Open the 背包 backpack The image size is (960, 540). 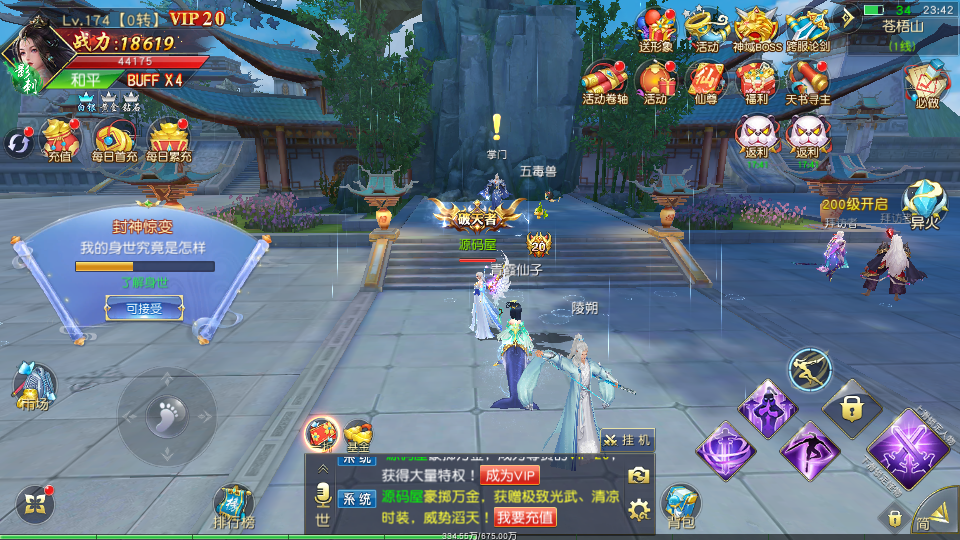click(681, 505)
